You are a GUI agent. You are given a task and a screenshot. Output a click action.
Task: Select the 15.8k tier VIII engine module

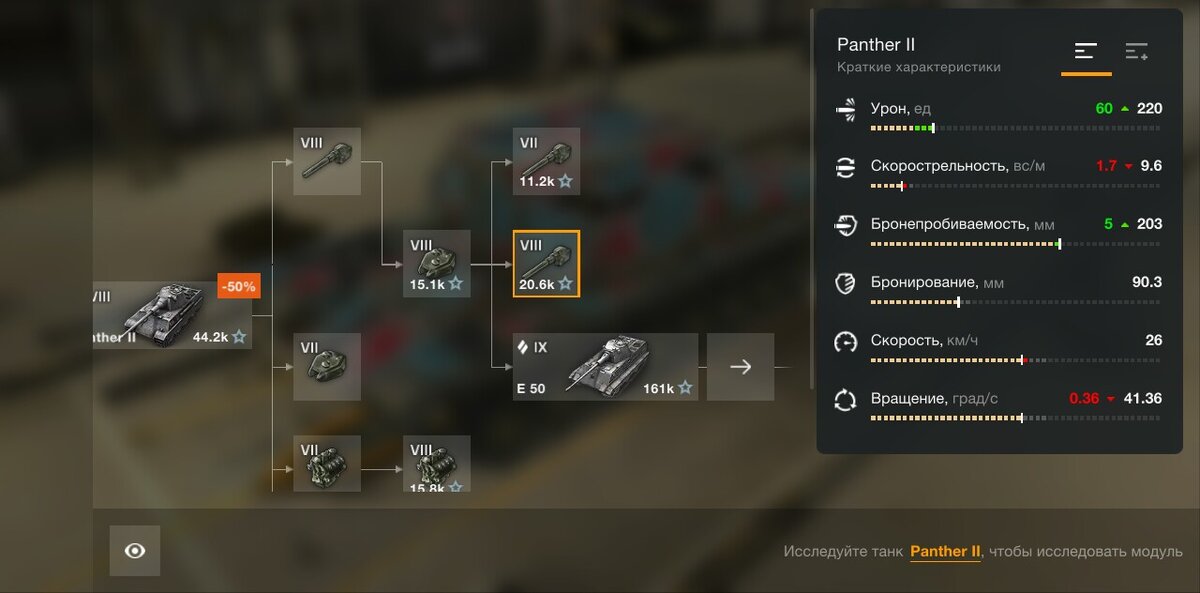[x=437, y=464]
